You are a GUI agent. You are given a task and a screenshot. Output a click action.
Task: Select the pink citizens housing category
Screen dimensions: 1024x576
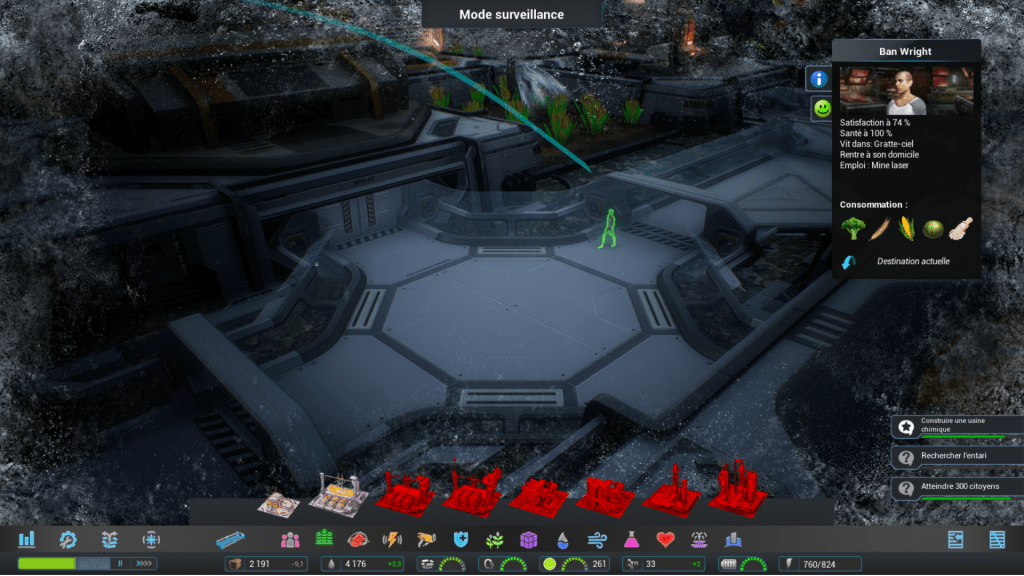(x=290, y=540)
